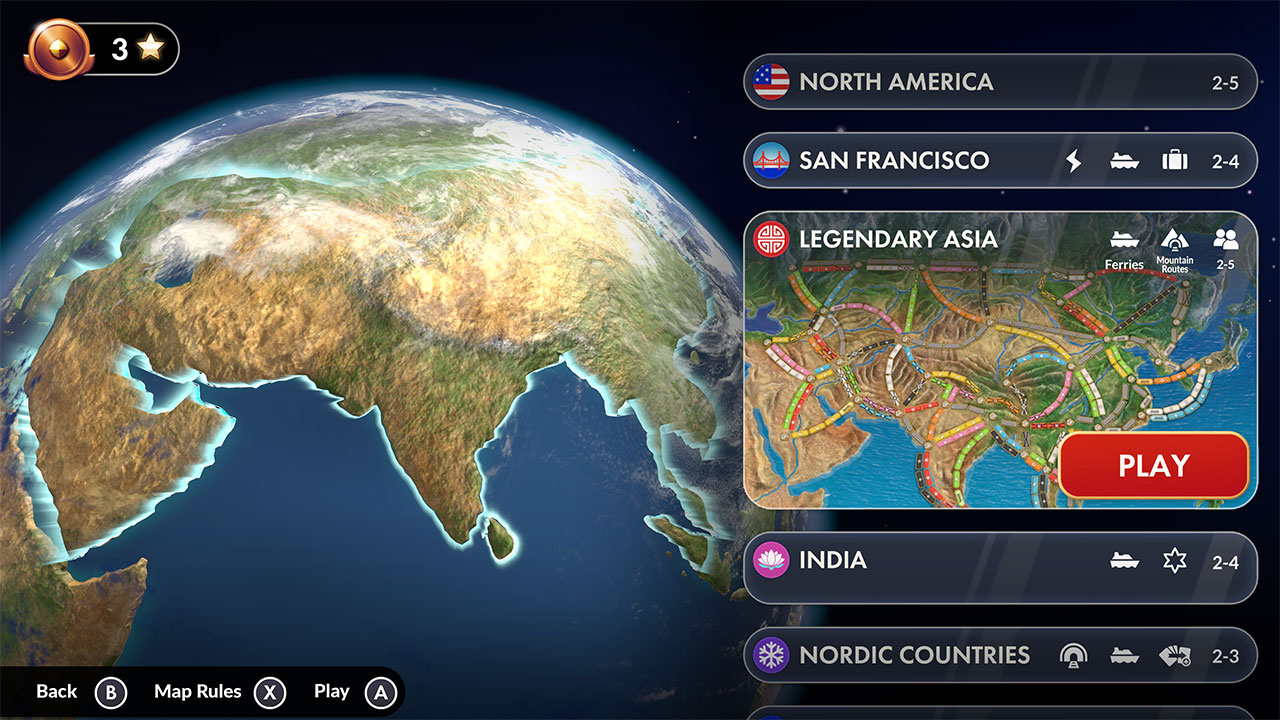The image size is (1280, 720).
Task: Select the Mountain Routes icon on Legendary Asia
Action: pyautogui.click(x=1174, y=240)
